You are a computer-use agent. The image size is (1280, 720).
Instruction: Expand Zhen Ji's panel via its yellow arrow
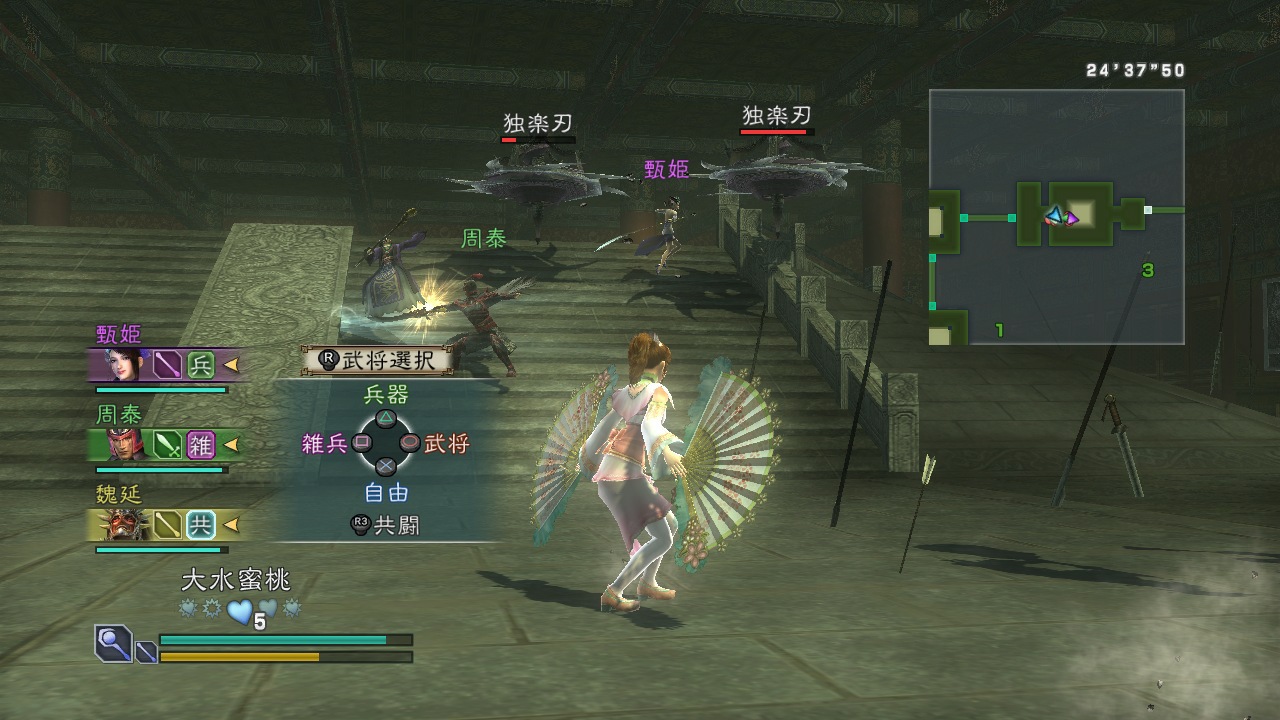pyautogui.click(x=232, y=366)
